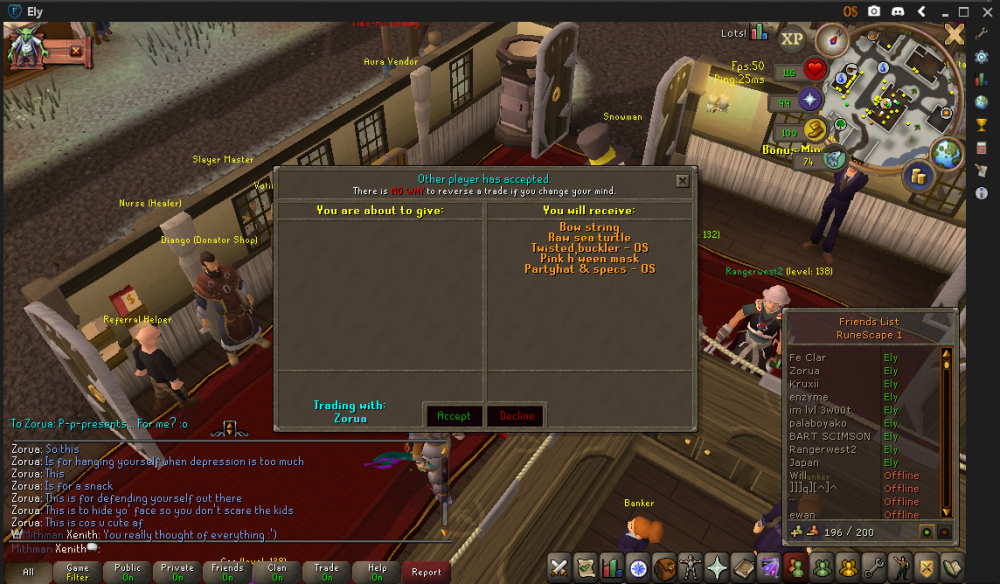This screenshot has width=1000, height=584.
Task: Activate quick prayers with the prayer orb
Action: [x=809, y=98]
